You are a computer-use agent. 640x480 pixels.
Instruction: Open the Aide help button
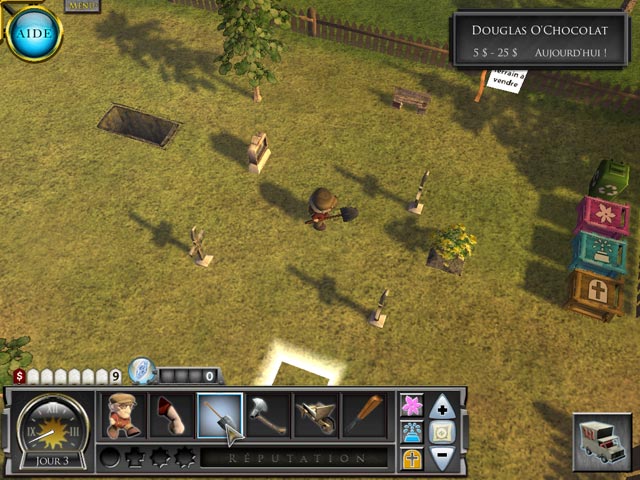tap(33, 32)
